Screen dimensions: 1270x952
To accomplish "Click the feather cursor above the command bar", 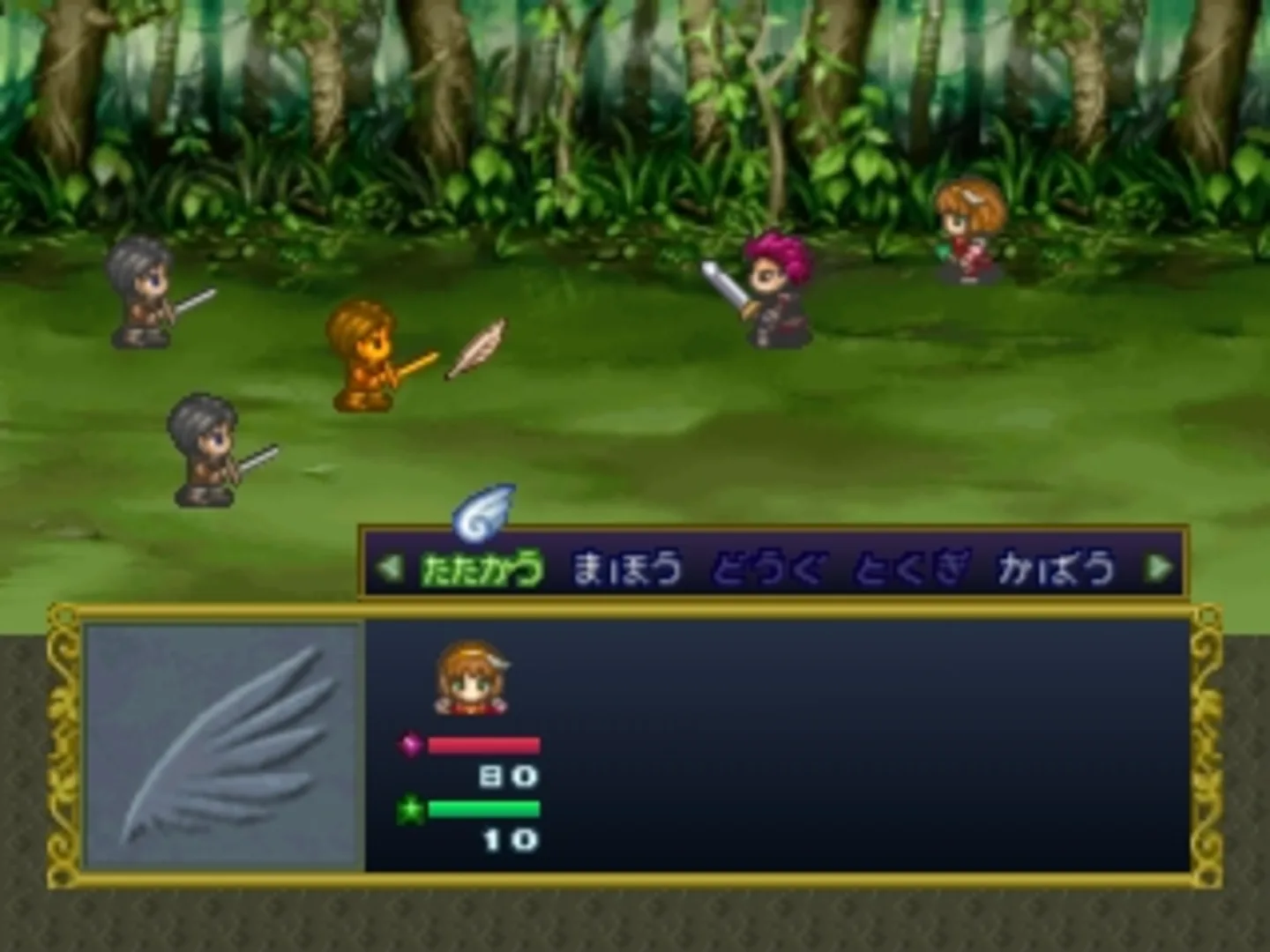I will click(482, 513).
